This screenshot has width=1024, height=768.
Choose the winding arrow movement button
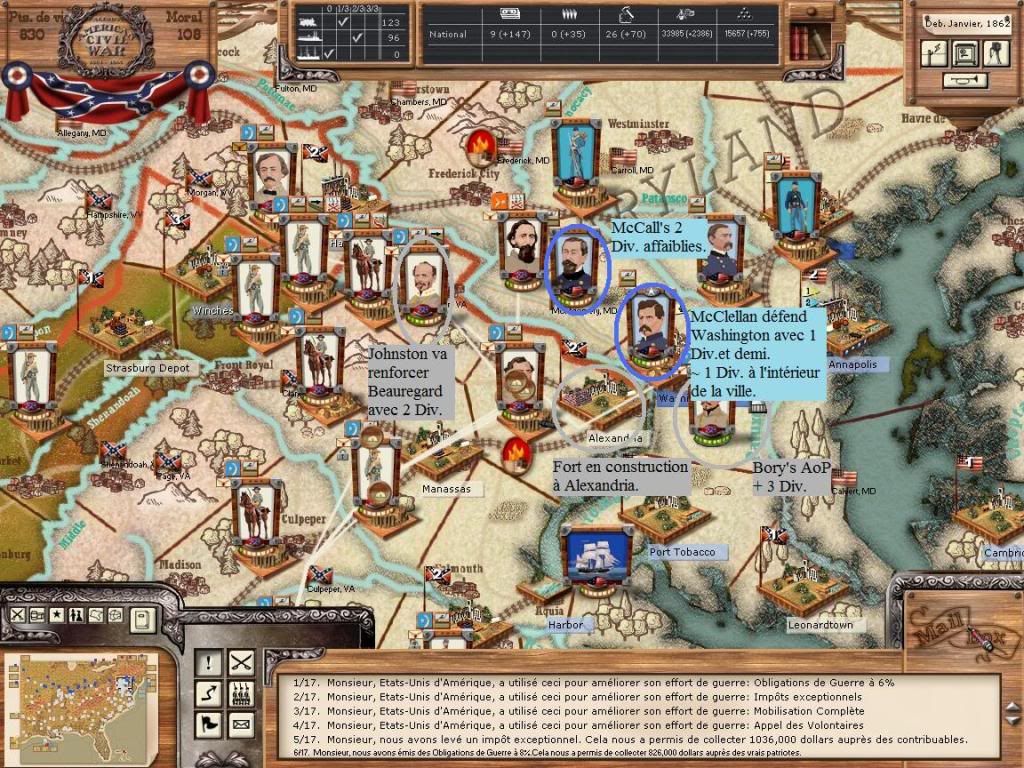tap(208, 692)
